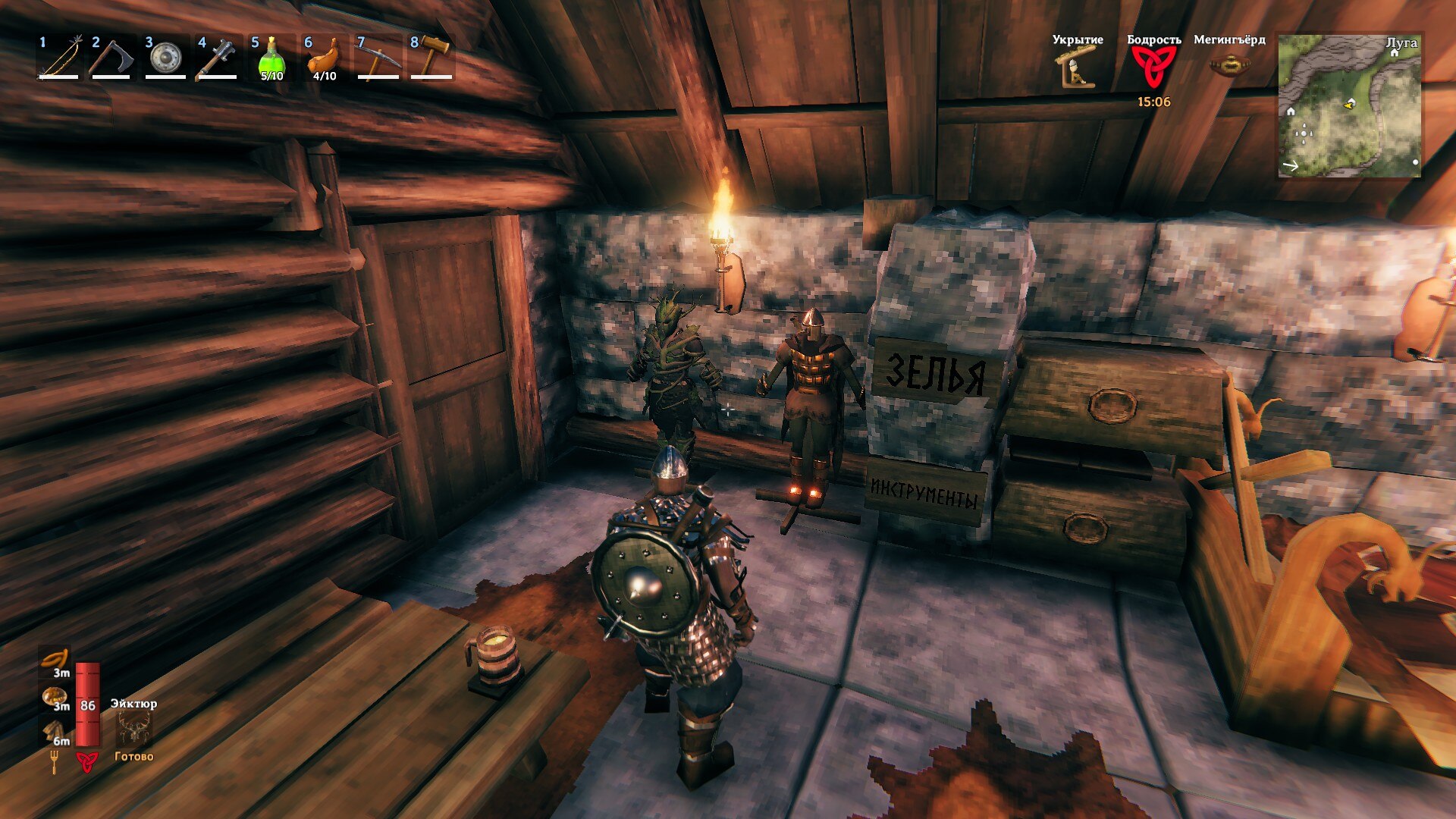Choose the round shield hotbar slot
The image size is (1456, 819).
click(165, 58)
